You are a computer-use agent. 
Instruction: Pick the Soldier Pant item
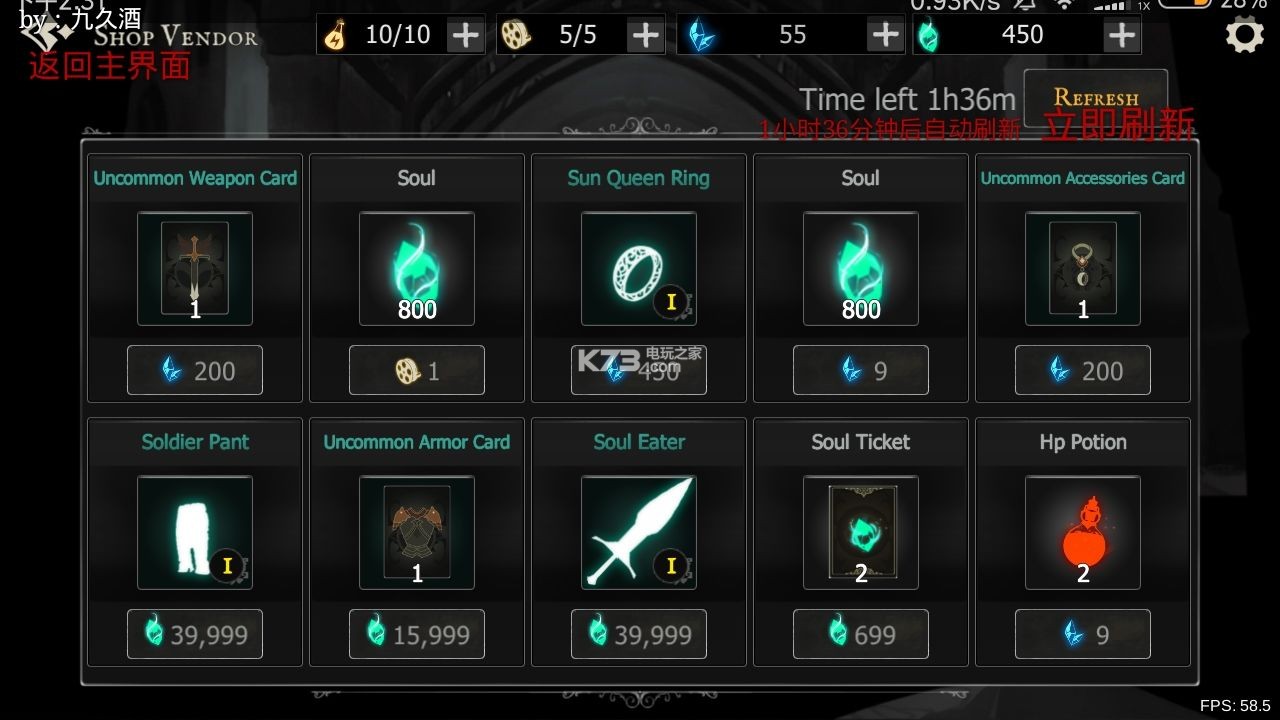[x=195, y=532]
